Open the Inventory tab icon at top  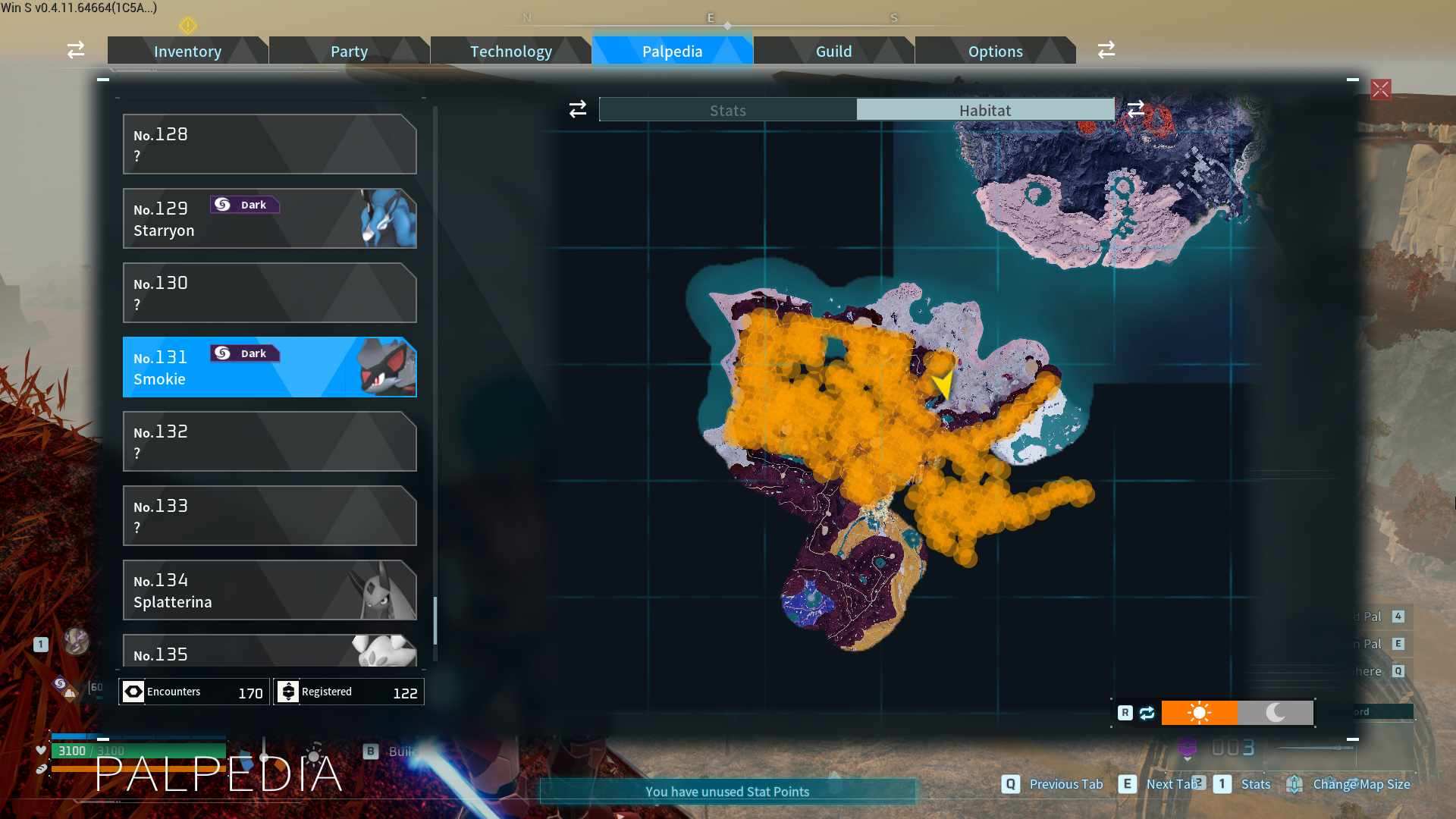(x=187, y=51)
